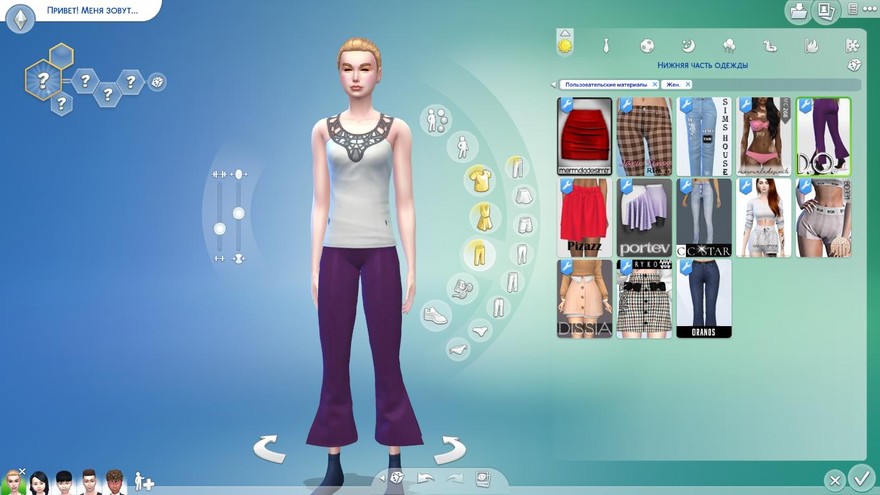880x495 pixels.
Task: Remove the custom content filter tag
Action: (x=655, y=85)
